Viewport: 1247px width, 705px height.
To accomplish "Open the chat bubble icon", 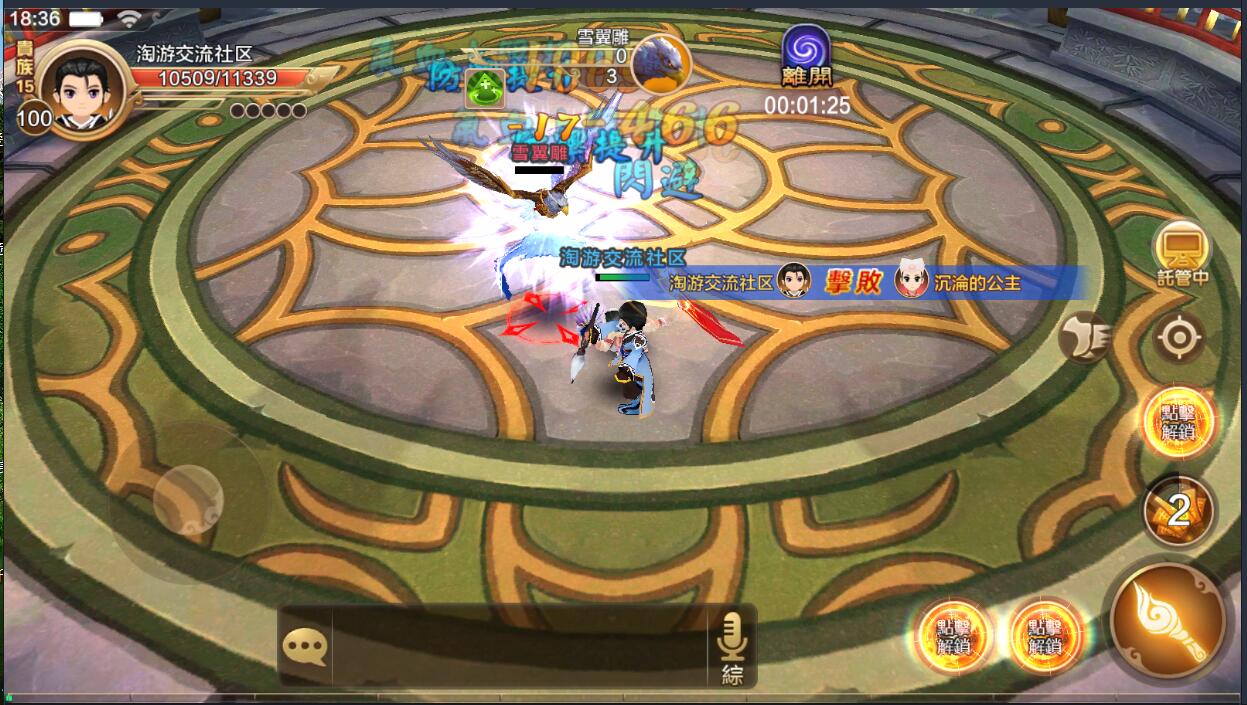I will pos(305,647).
